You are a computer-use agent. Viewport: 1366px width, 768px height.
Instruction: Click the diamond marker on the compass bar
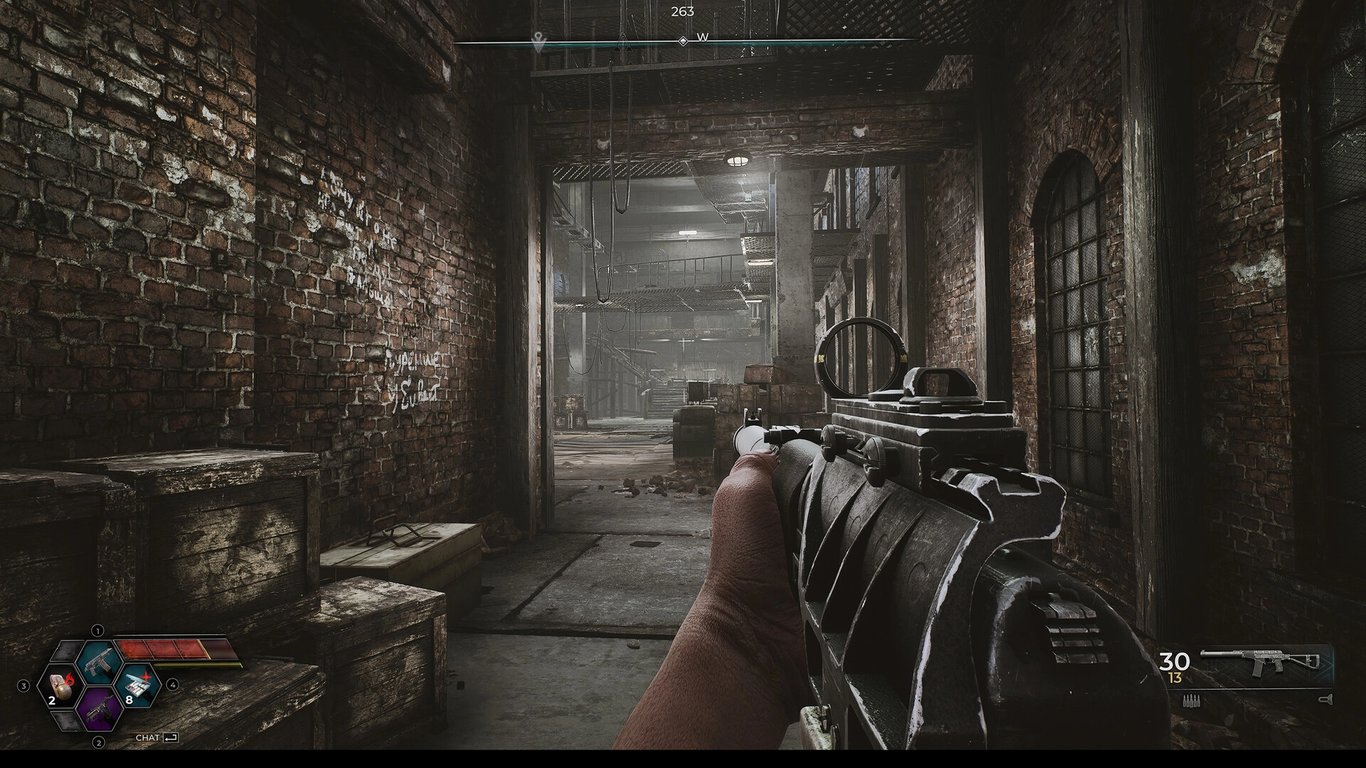pyautogui.click(x=683, y=41)
